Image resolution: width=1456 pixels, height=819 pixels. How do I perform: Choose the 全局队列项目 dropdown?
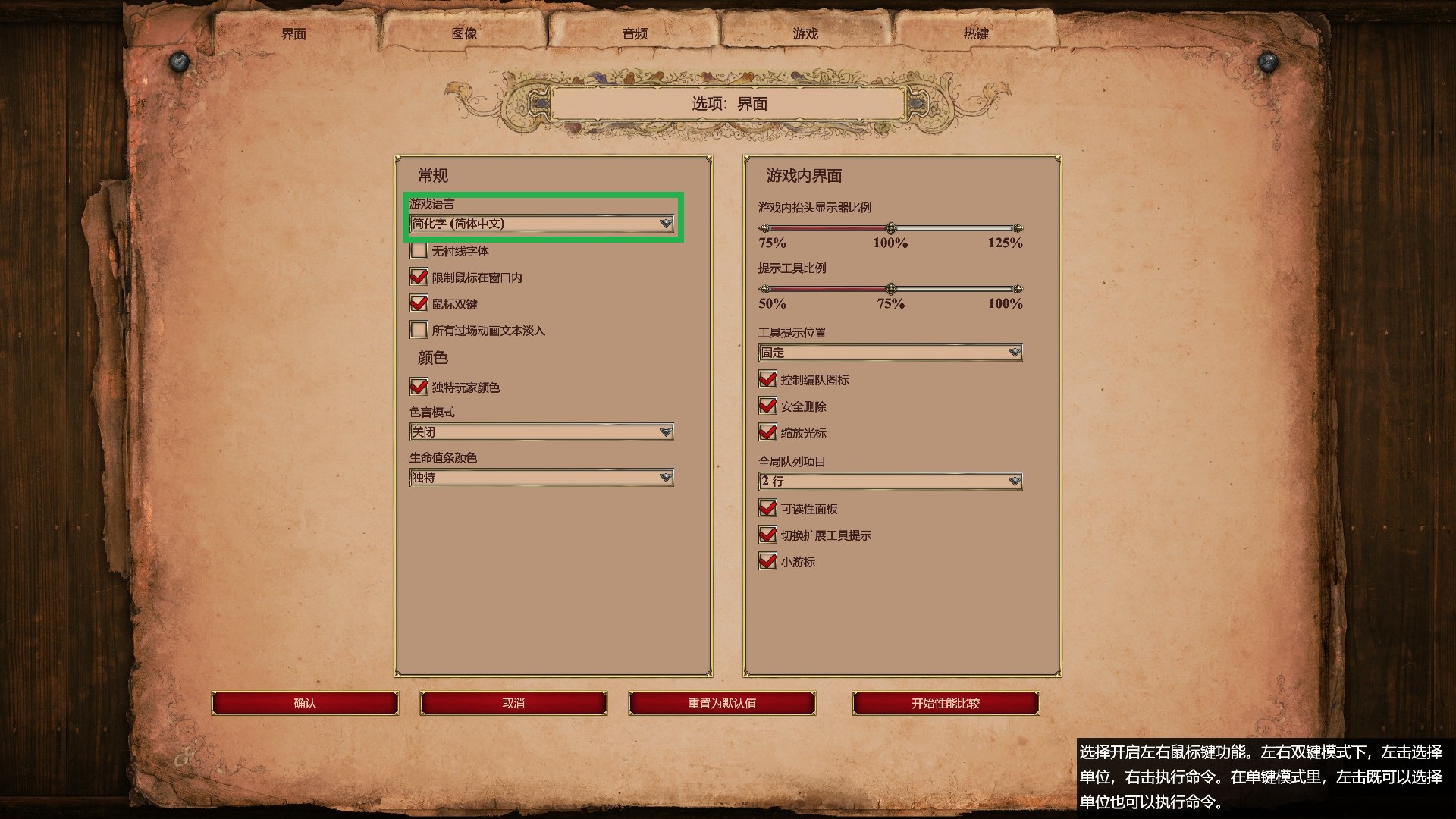(x=890, y=482)
